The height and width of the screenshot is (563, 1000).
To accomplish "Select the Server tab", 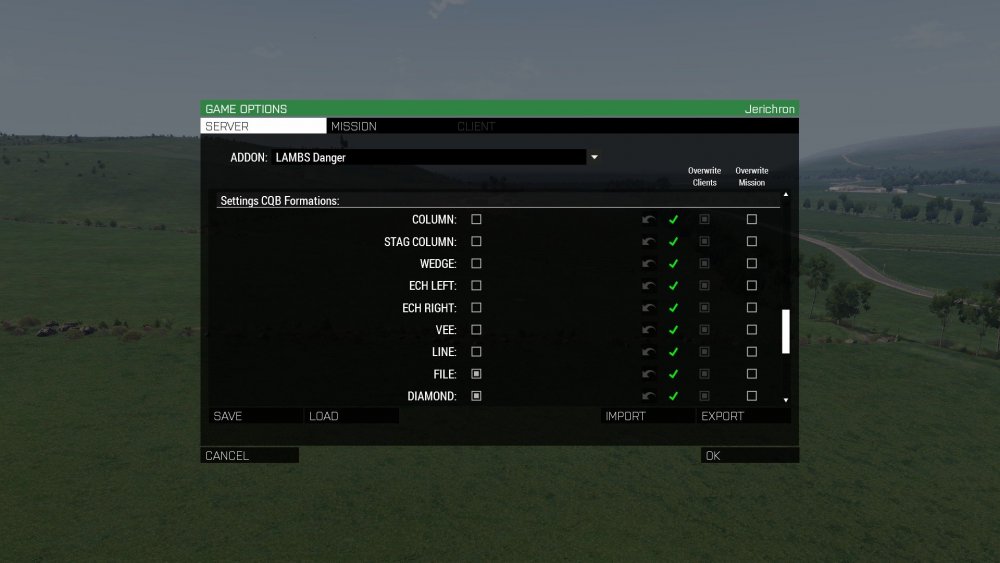I will [263, 127].
